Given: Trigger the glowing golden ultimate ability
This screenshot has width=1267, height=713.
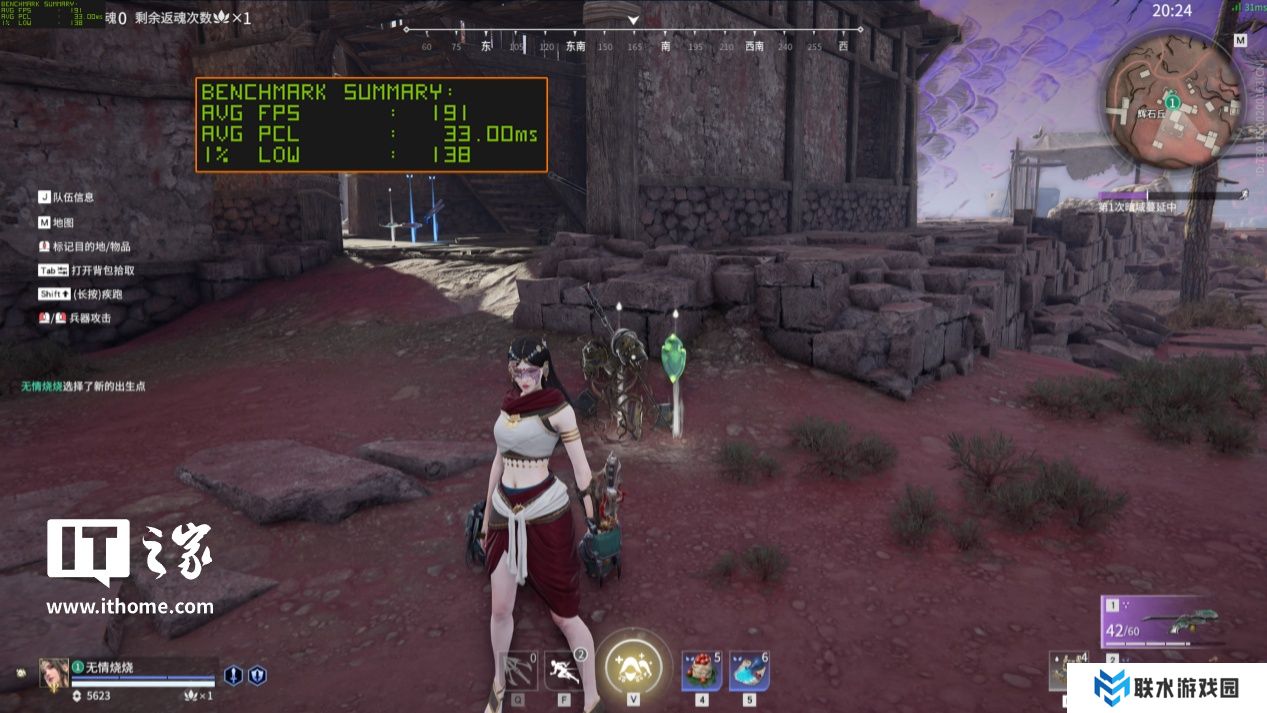Looking at the screenshot, I should click(633, 662).
